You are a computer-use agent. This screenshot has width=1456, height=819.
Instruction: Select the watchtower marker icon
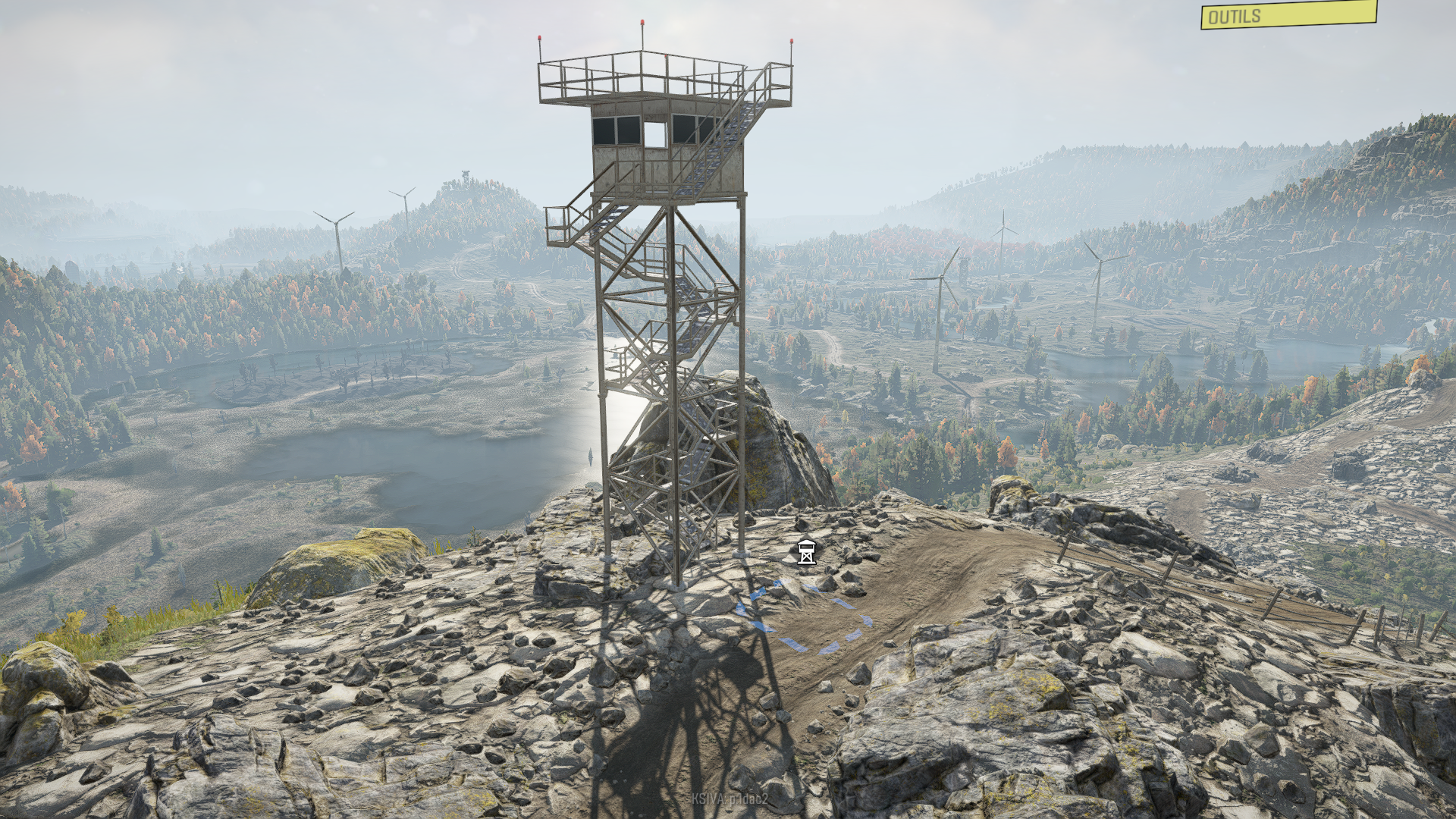click(807, 553)
